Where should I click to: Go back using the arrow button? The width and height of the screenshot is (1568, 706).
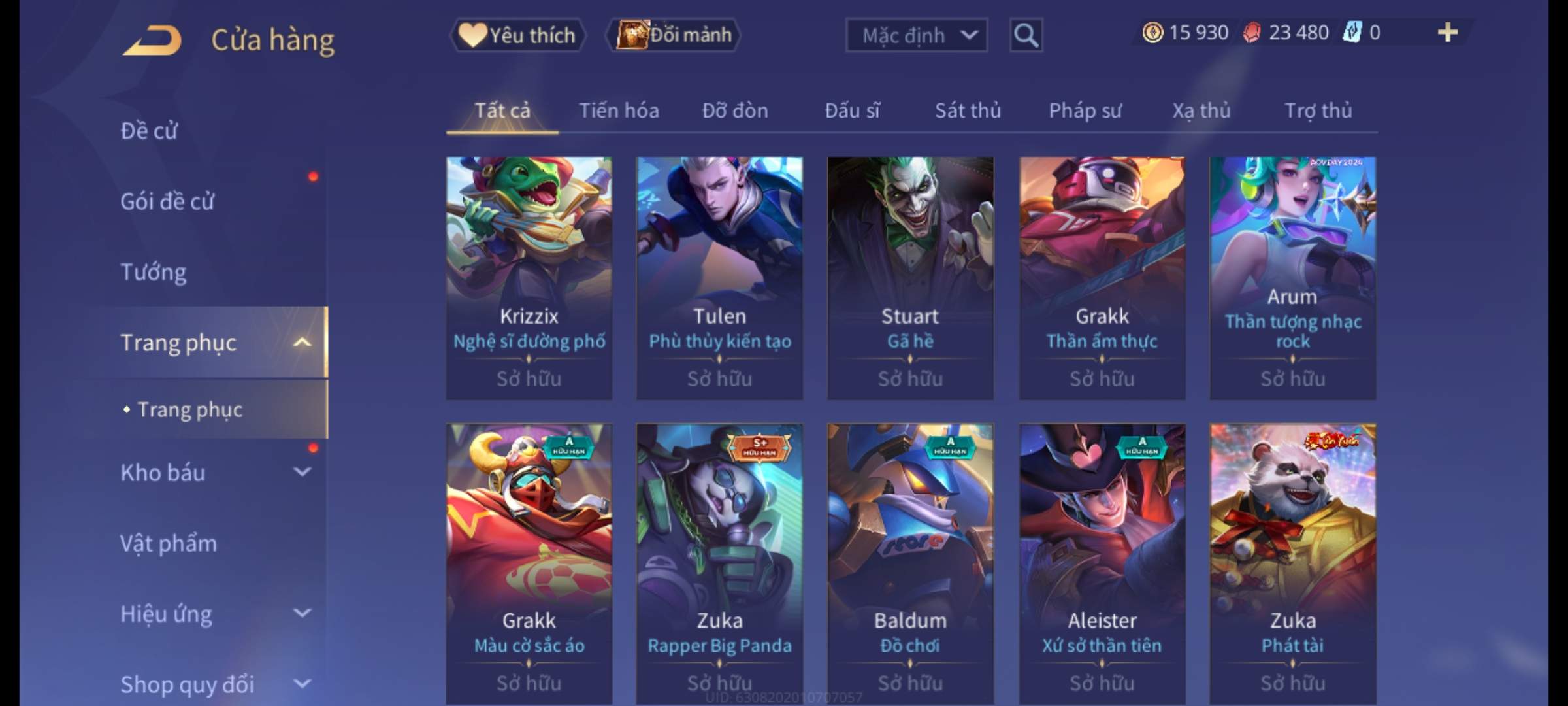pyautogui.click(x=152, y=41)
